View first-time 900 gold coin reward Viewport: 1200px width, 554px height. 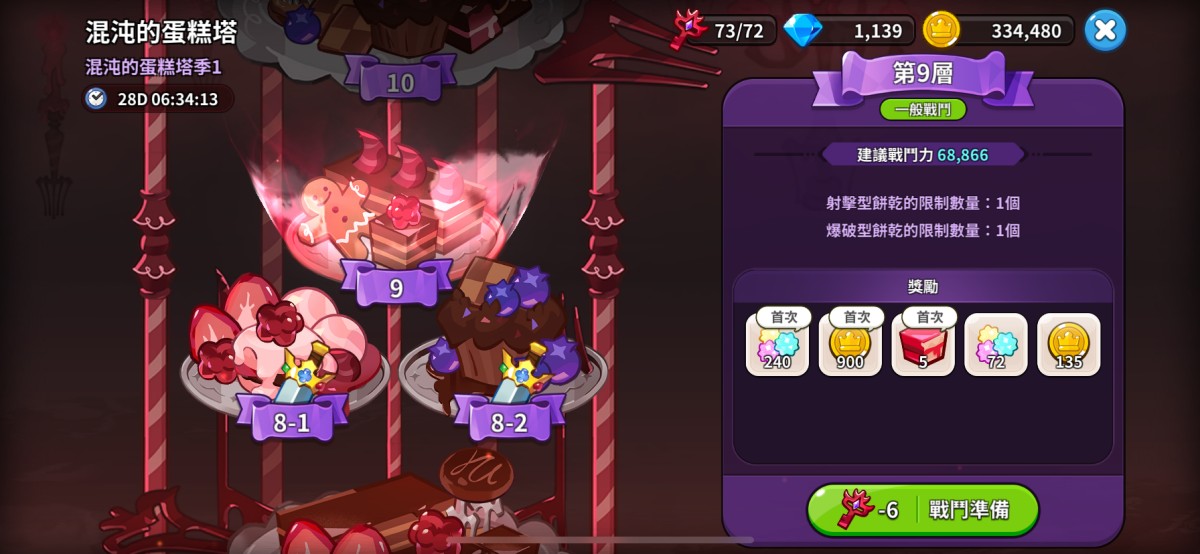tap(850, 345)
